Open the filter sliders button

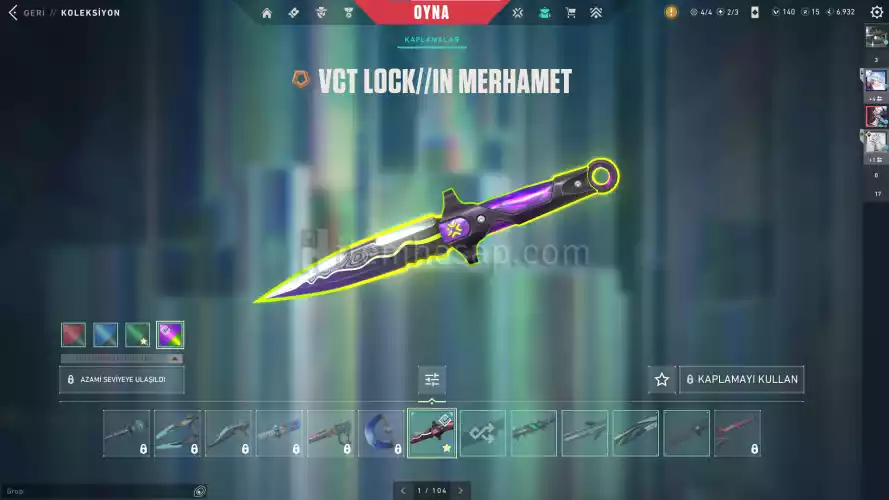[x=432, y=380]
